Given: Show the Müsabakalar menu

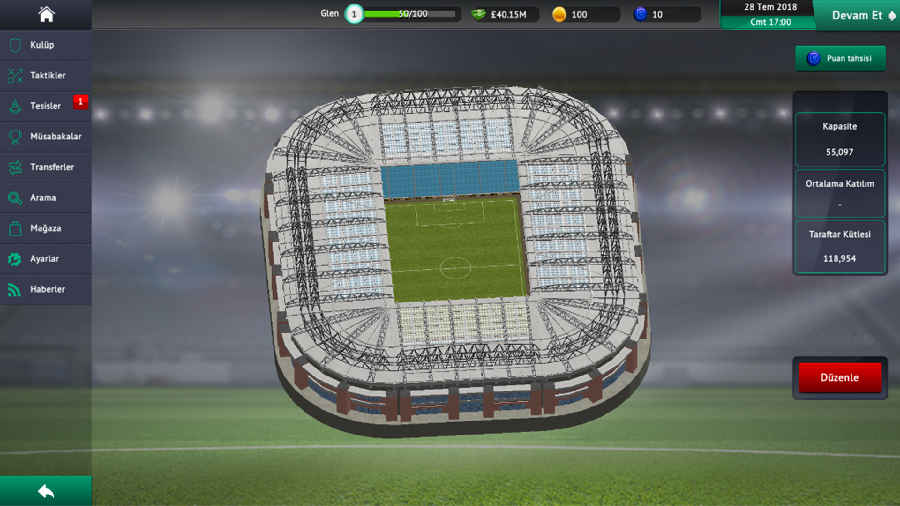Looking at the screenshot, I should click(46, 136).
